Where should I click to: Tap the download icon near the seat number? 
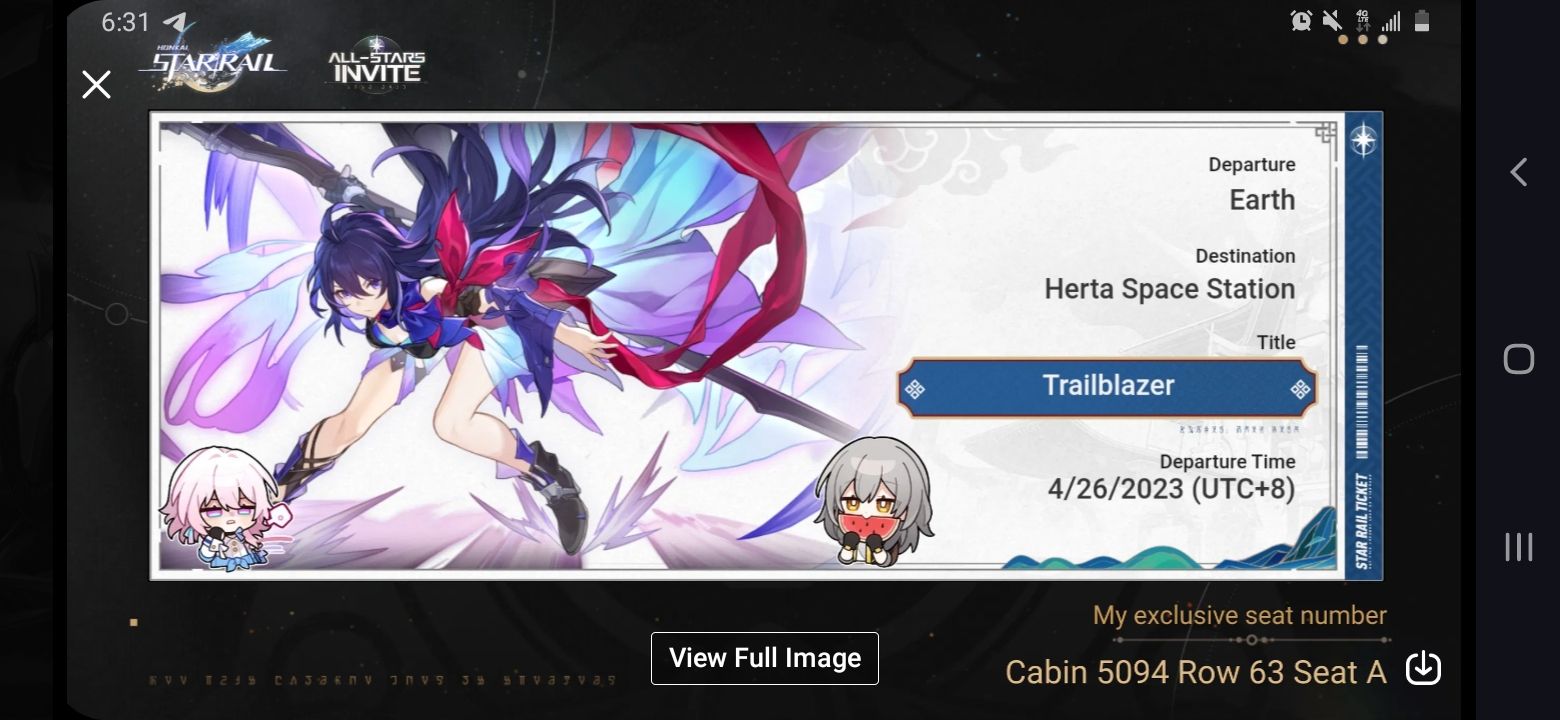pos(1423,668)
